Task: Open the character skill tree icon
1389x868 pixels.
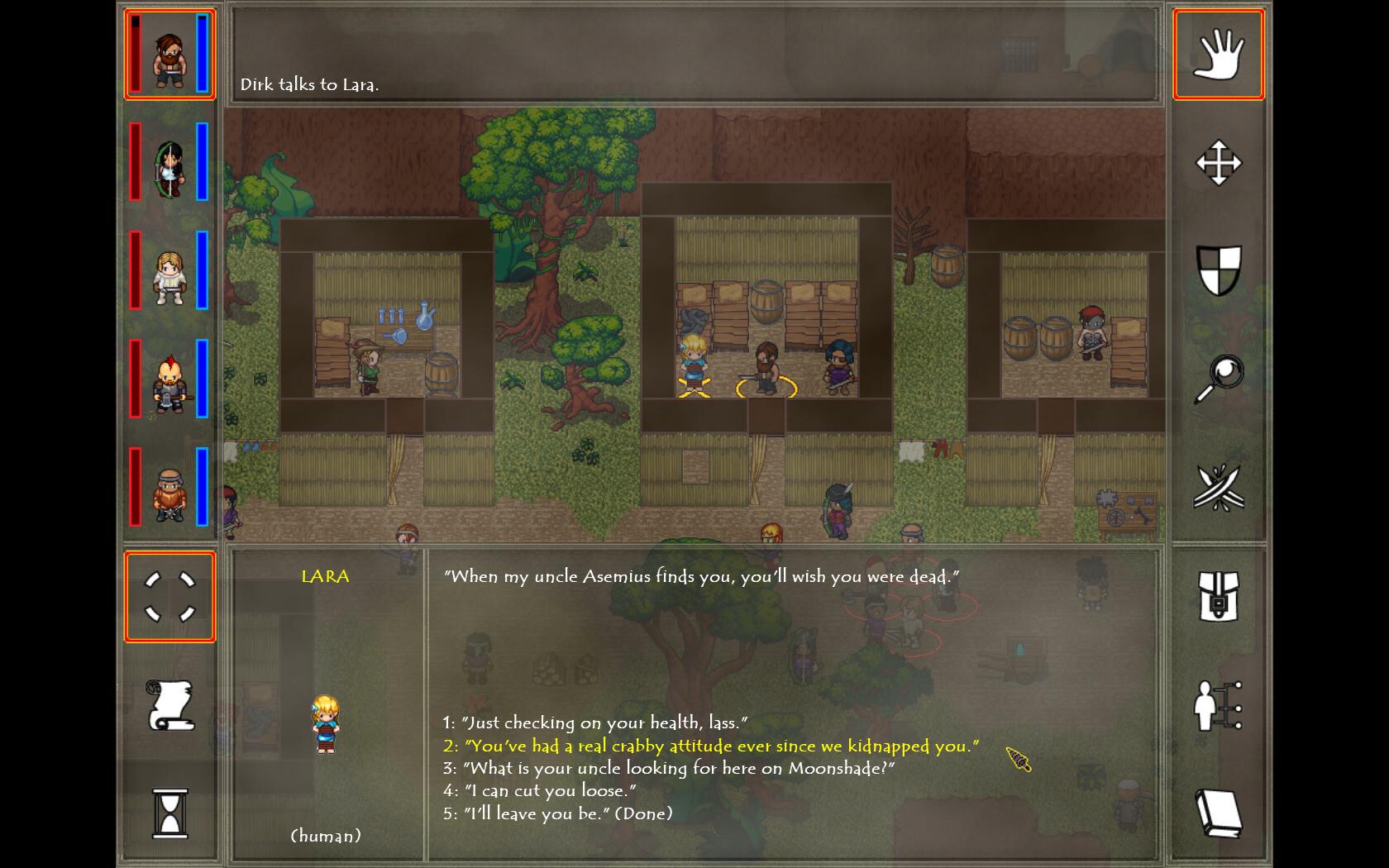Action: coord(1219,705)
